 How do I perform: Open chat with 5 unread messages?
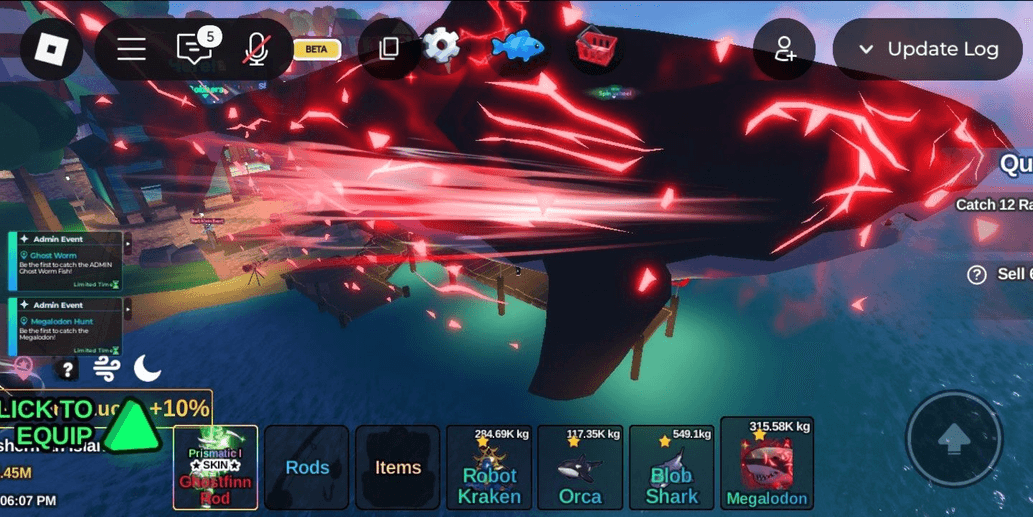pyautogui.click(x=194, y=48)
